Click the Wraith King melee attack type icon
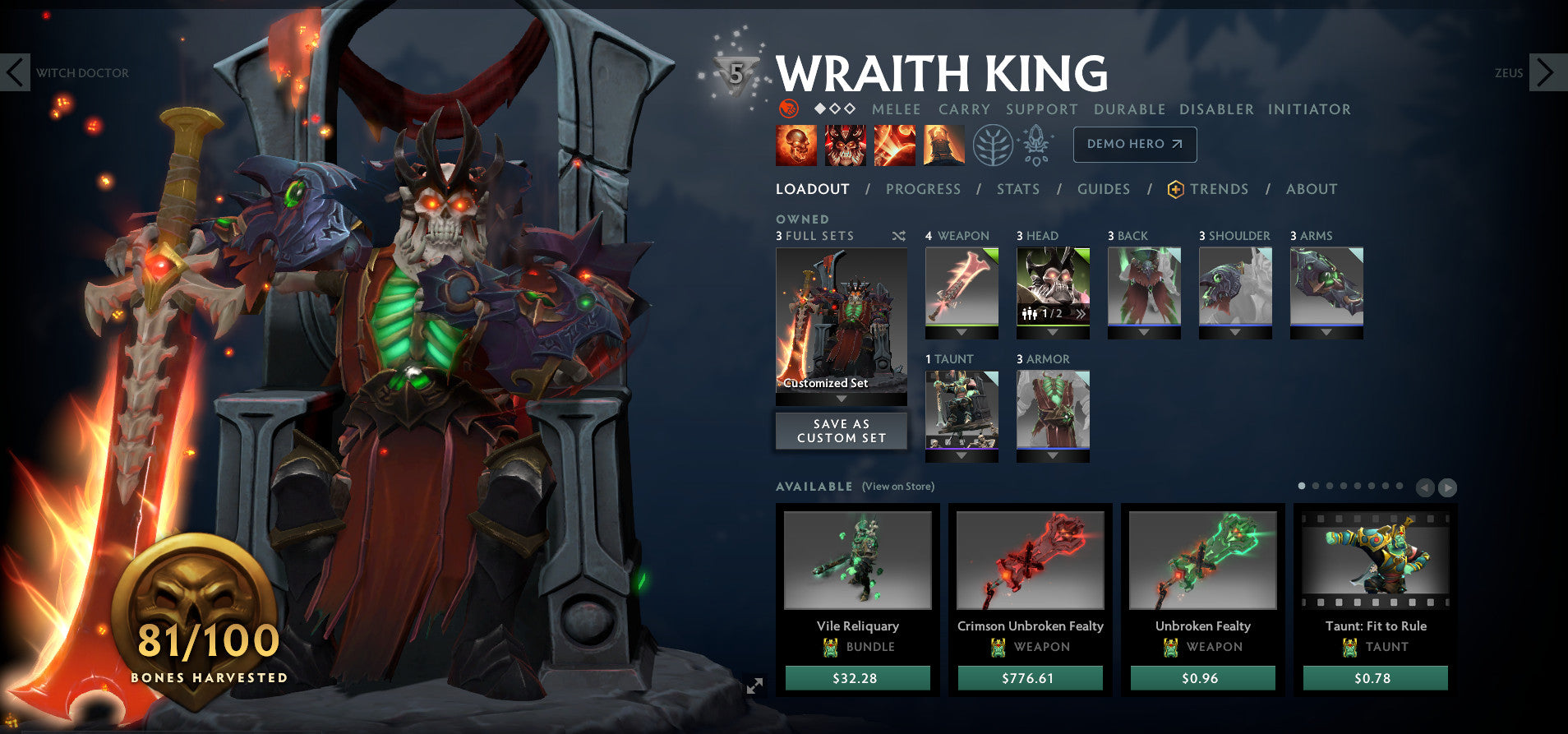The height and width of the screenshot is (734, 1568). click(787, 108)
